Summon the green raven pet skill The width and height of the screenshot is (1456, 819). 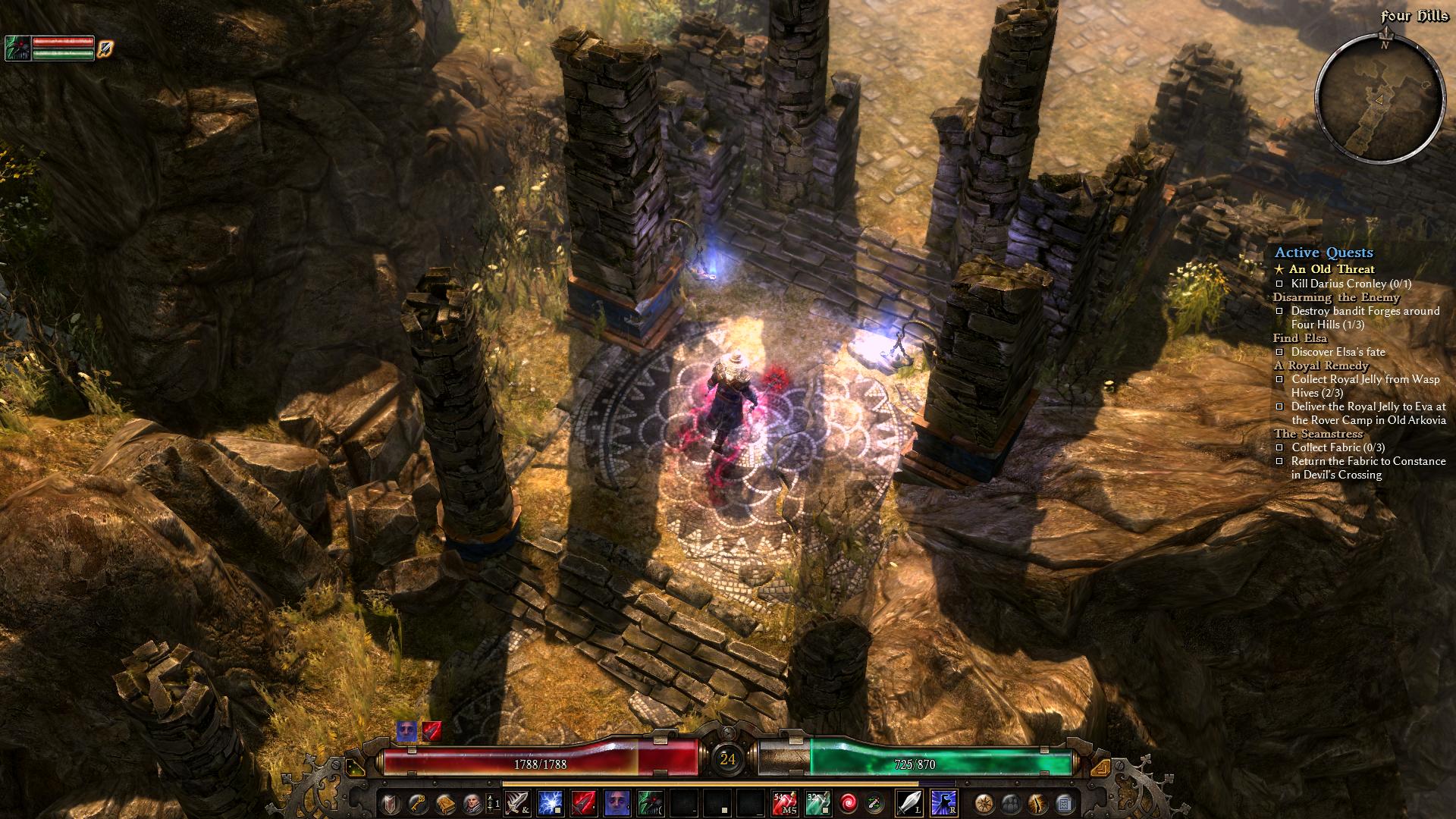[650, 802]
